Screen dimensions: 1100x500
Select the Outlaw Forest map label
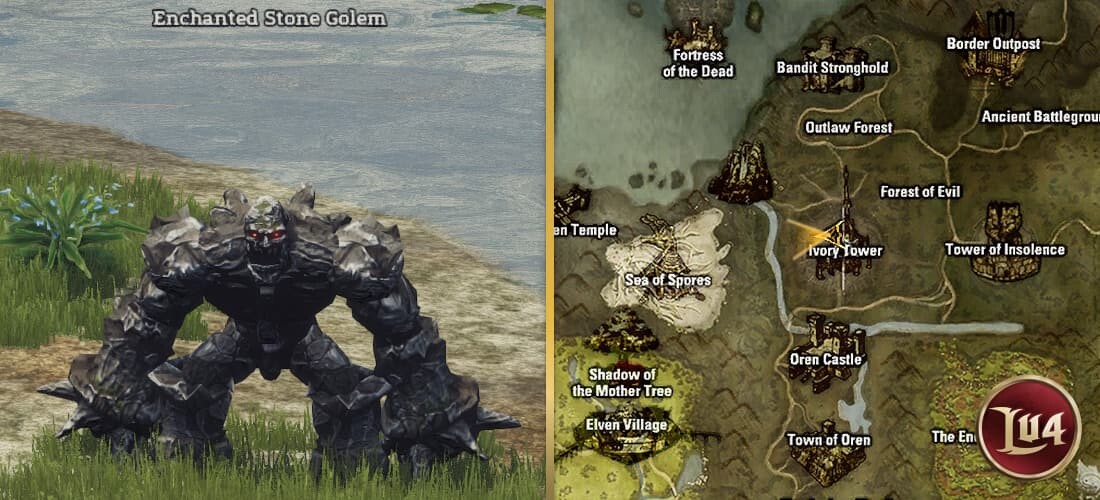[848, 128]
